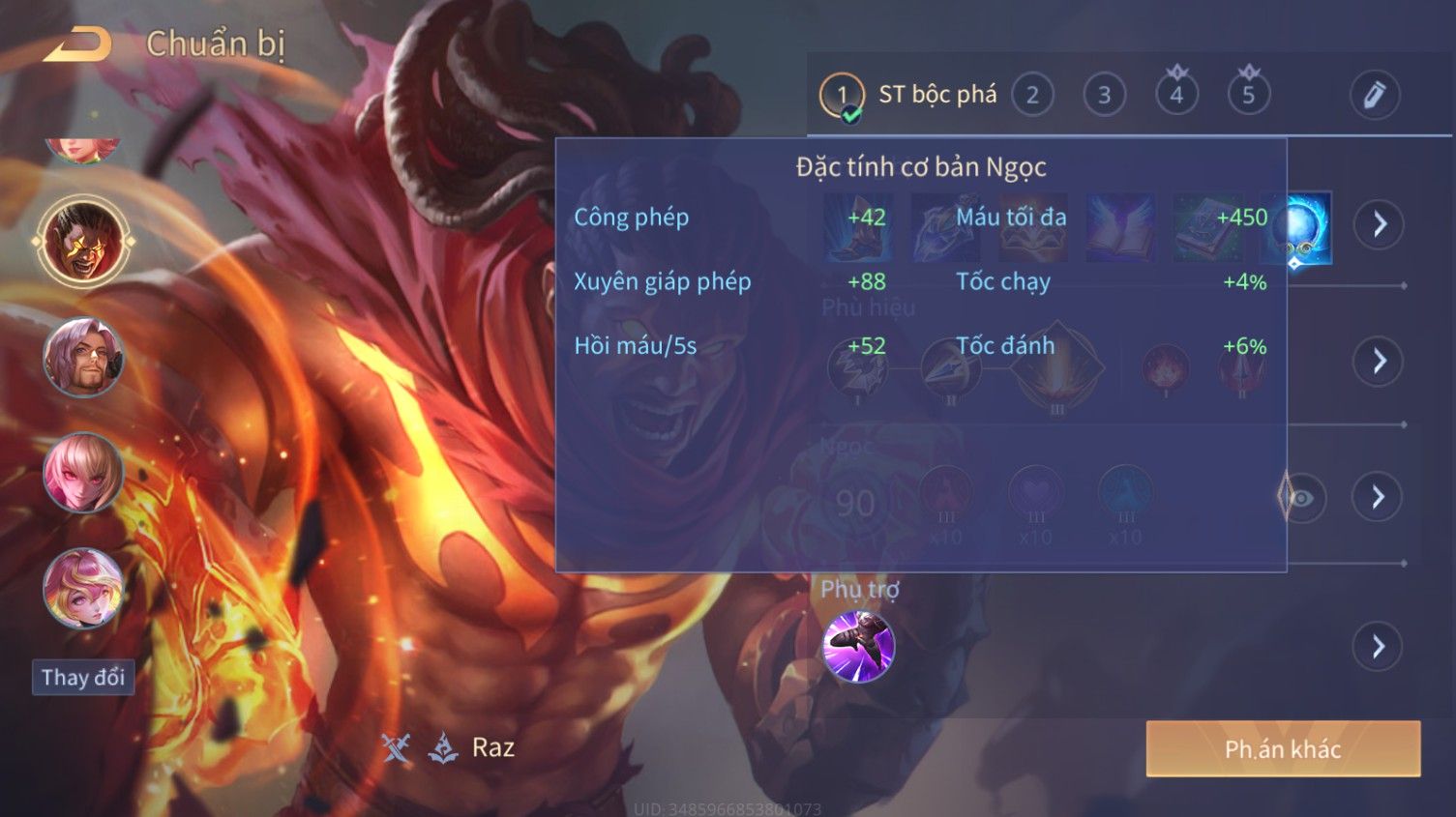Choose the pink-and-blonde haired girl portrait
Screen dimensions: 1456x817
tap(83, 588)
